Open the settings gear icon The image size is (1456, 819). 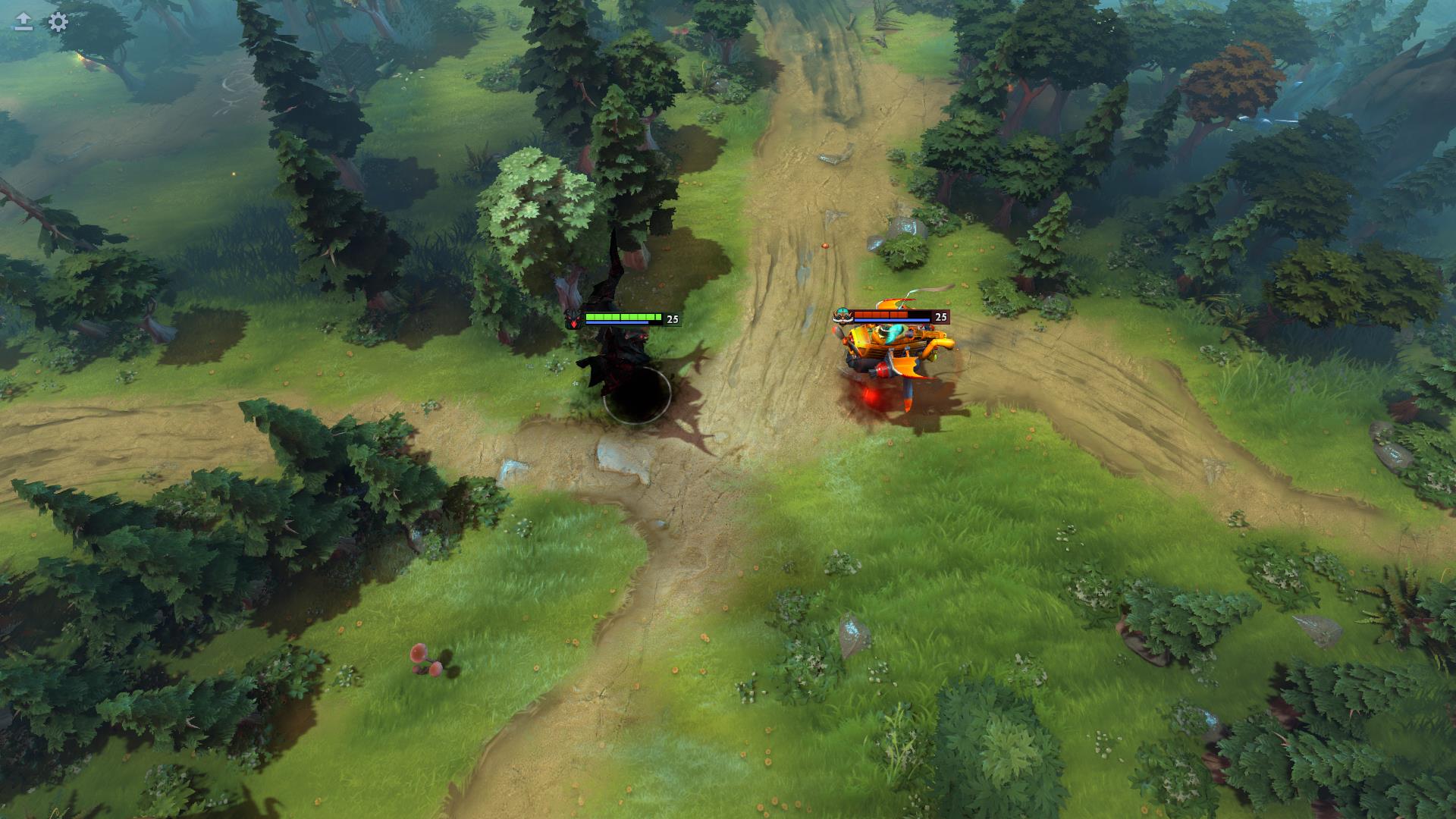coord(58,22)
